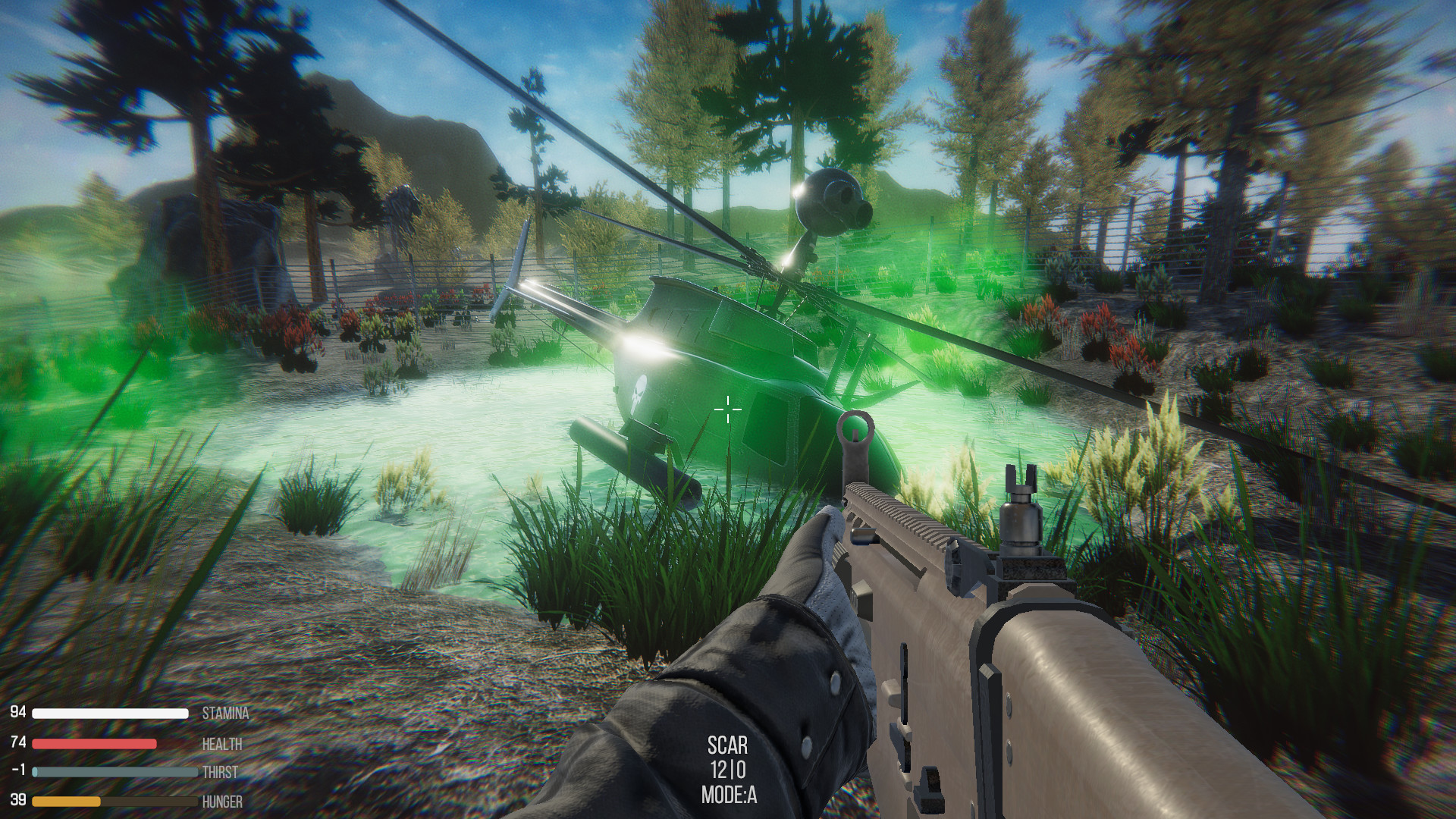The width and height of the screenshot is (1456, 819).
Task: Expand the HEALTH bar details
Action: pyautogui.click(x=223, y=742)
